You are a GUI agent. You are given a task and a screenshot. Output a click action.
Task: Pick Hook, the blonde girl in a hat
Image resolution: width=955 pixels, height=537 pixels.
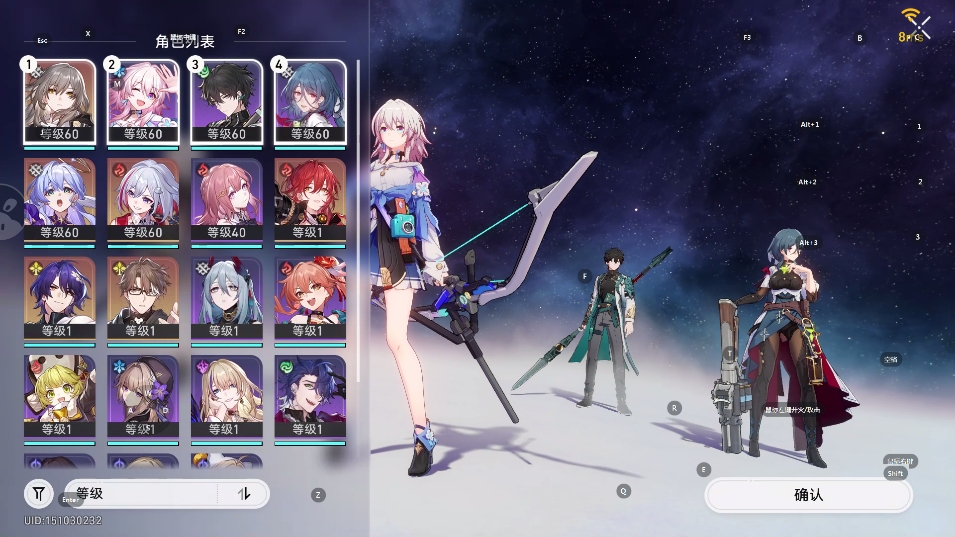click(59, 396)
